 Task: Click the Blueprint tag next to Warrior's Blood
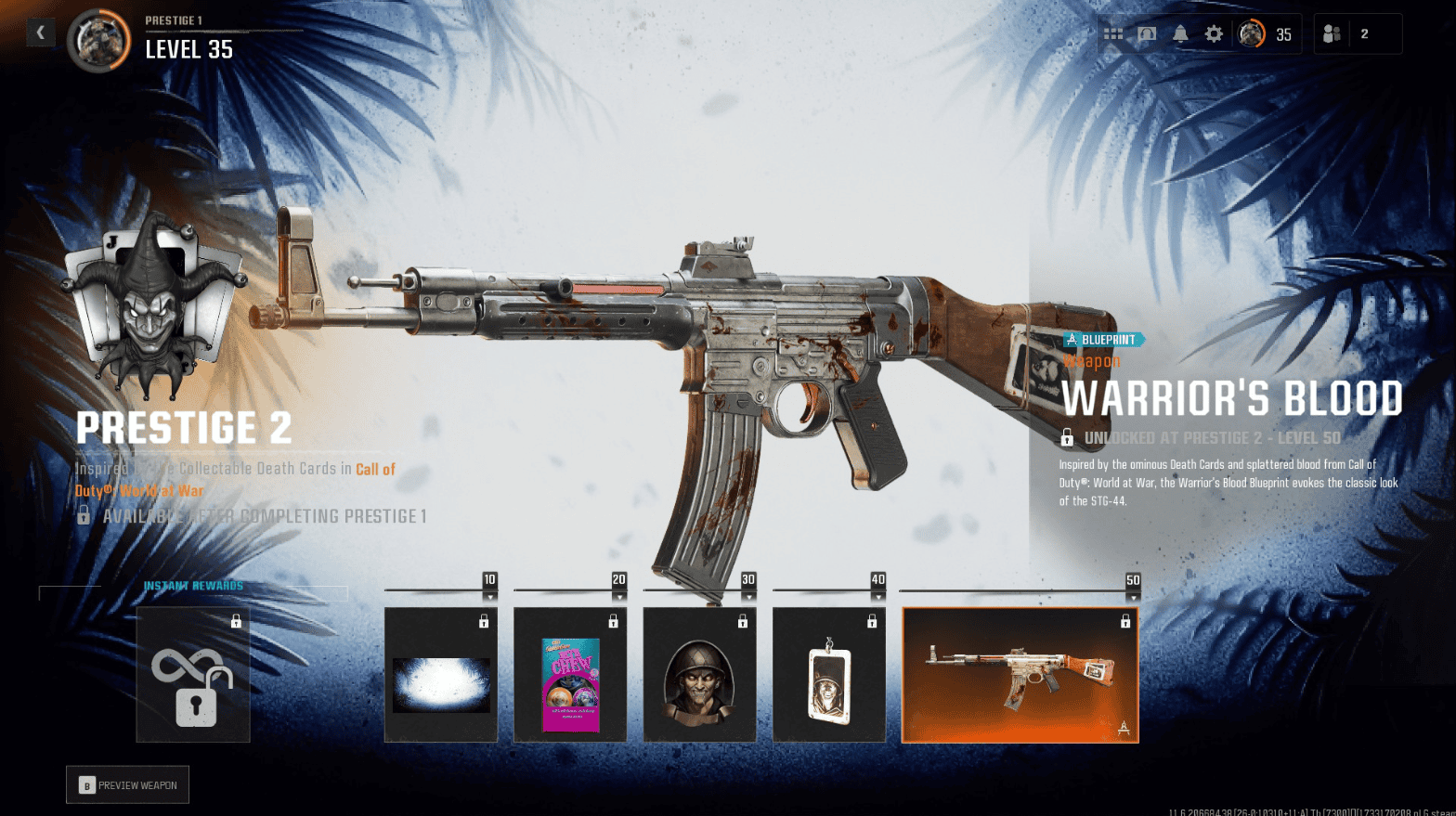point(1103,339)
